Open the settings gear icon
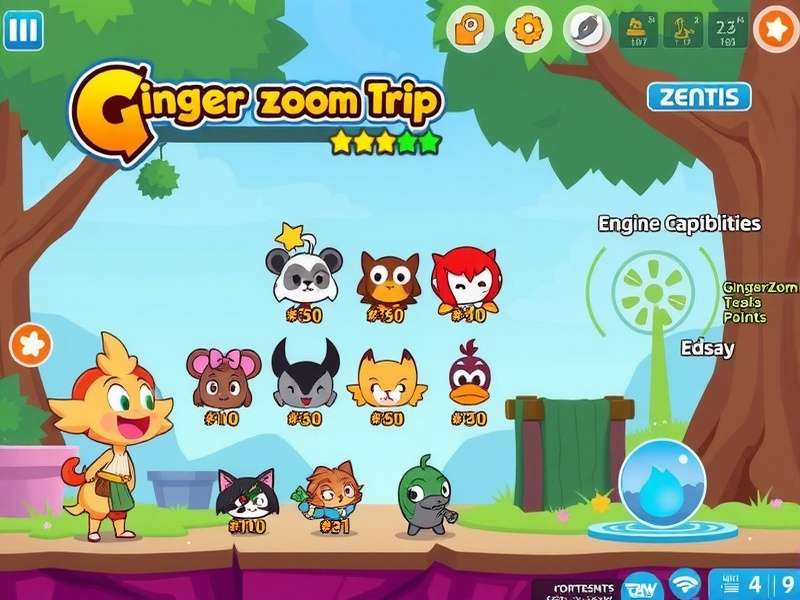 pos(527,28)
